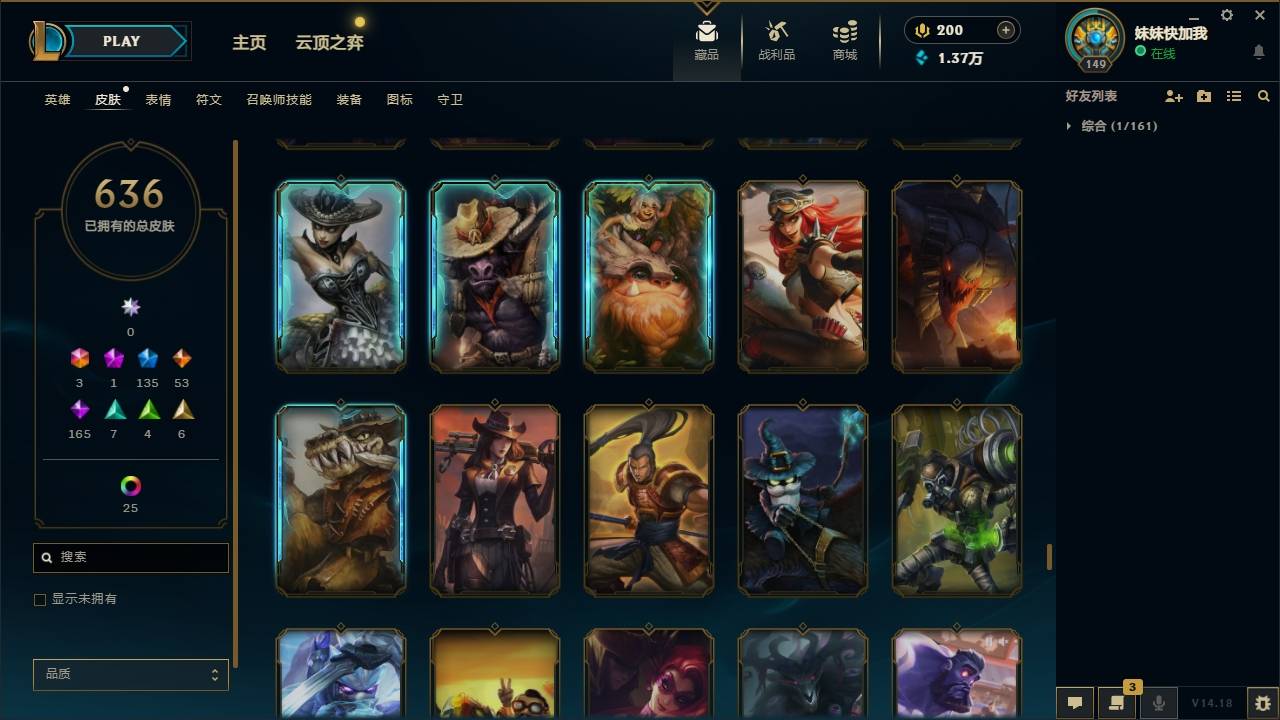Open the 战利品 loot icon
The height and width of the screenshot is (720, 1280).
pyautogui.click(x=777, y=37)
